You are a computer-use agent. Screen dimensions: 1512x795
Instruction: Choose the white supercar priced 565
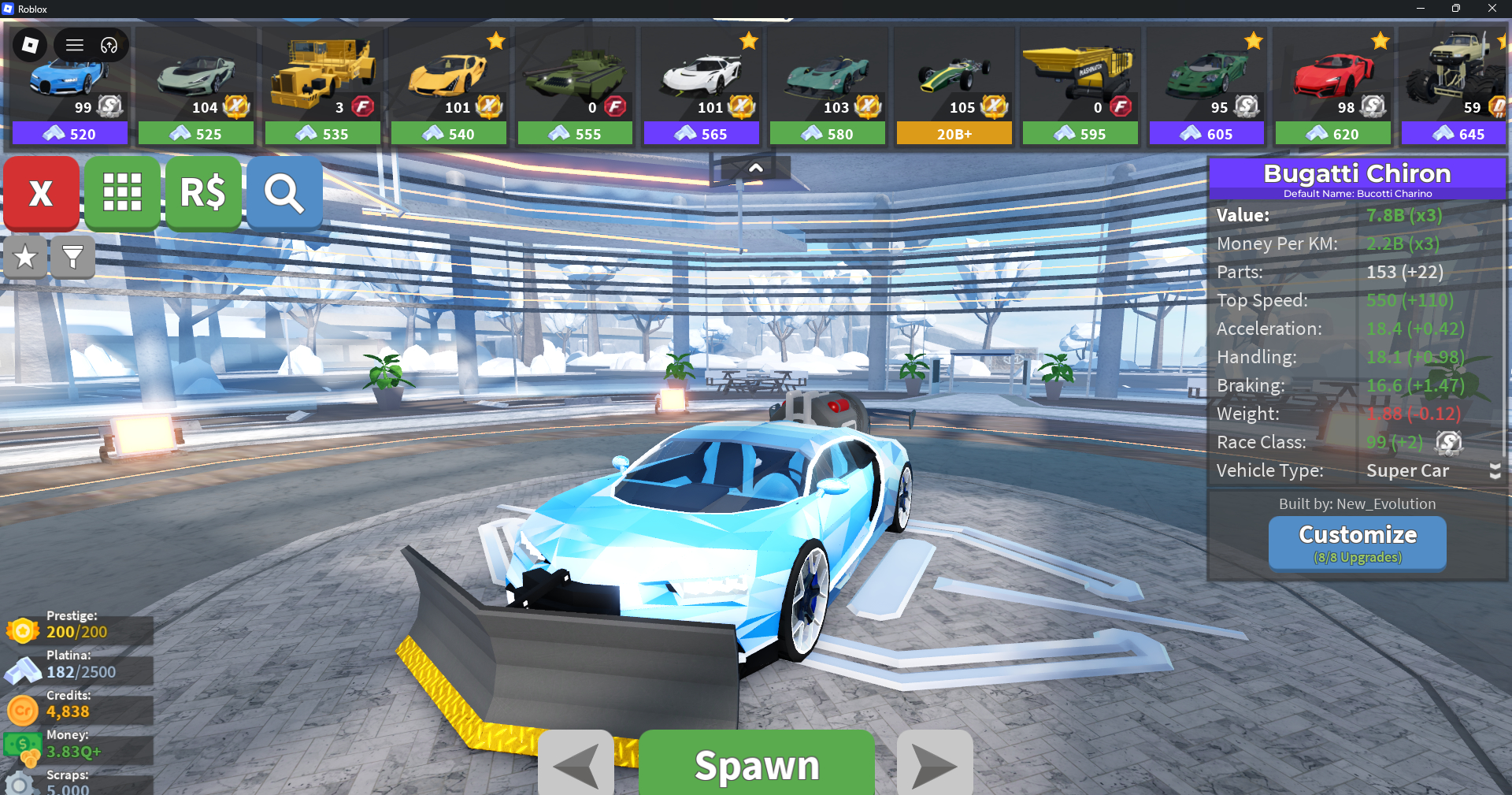coord(701,87)
